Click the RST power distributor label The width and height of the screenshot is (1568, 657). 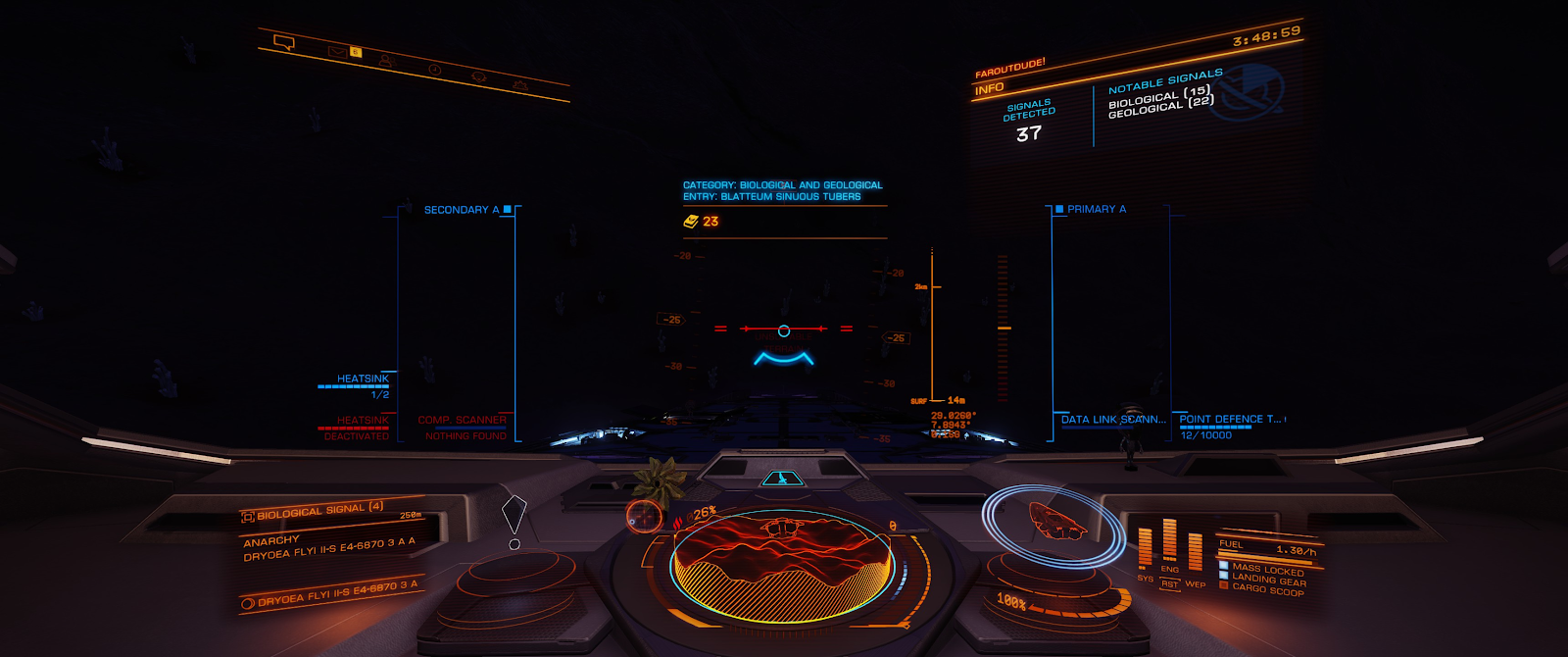point(1169,584)
